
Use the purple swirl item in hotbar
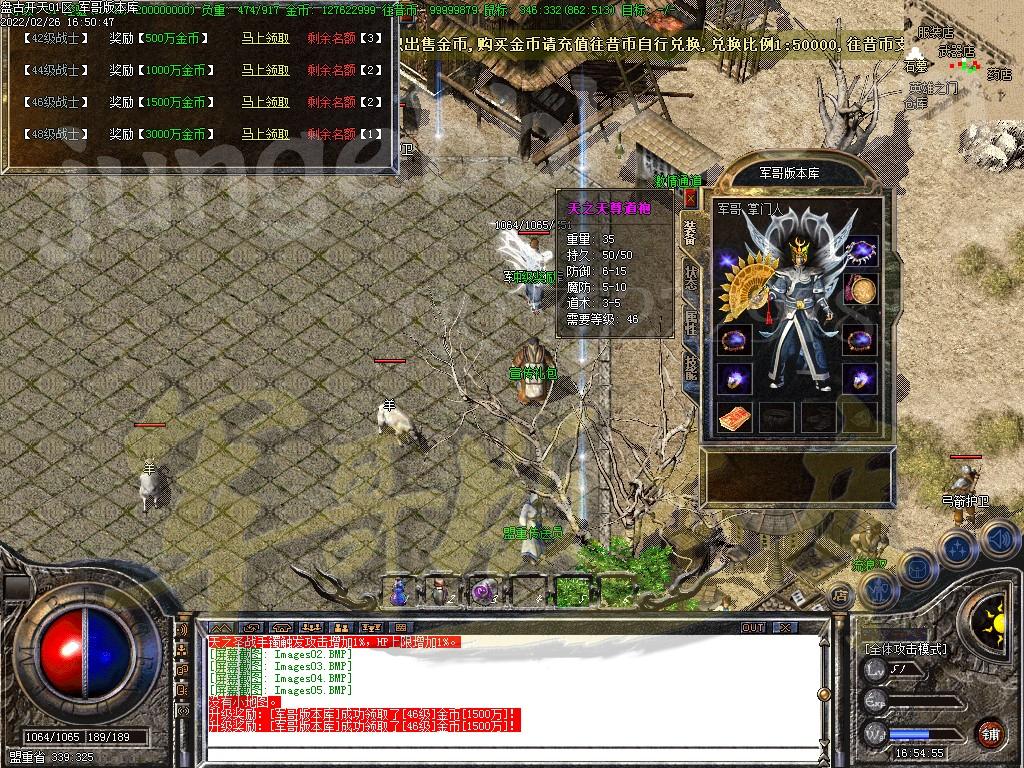(x=485, y=591)
